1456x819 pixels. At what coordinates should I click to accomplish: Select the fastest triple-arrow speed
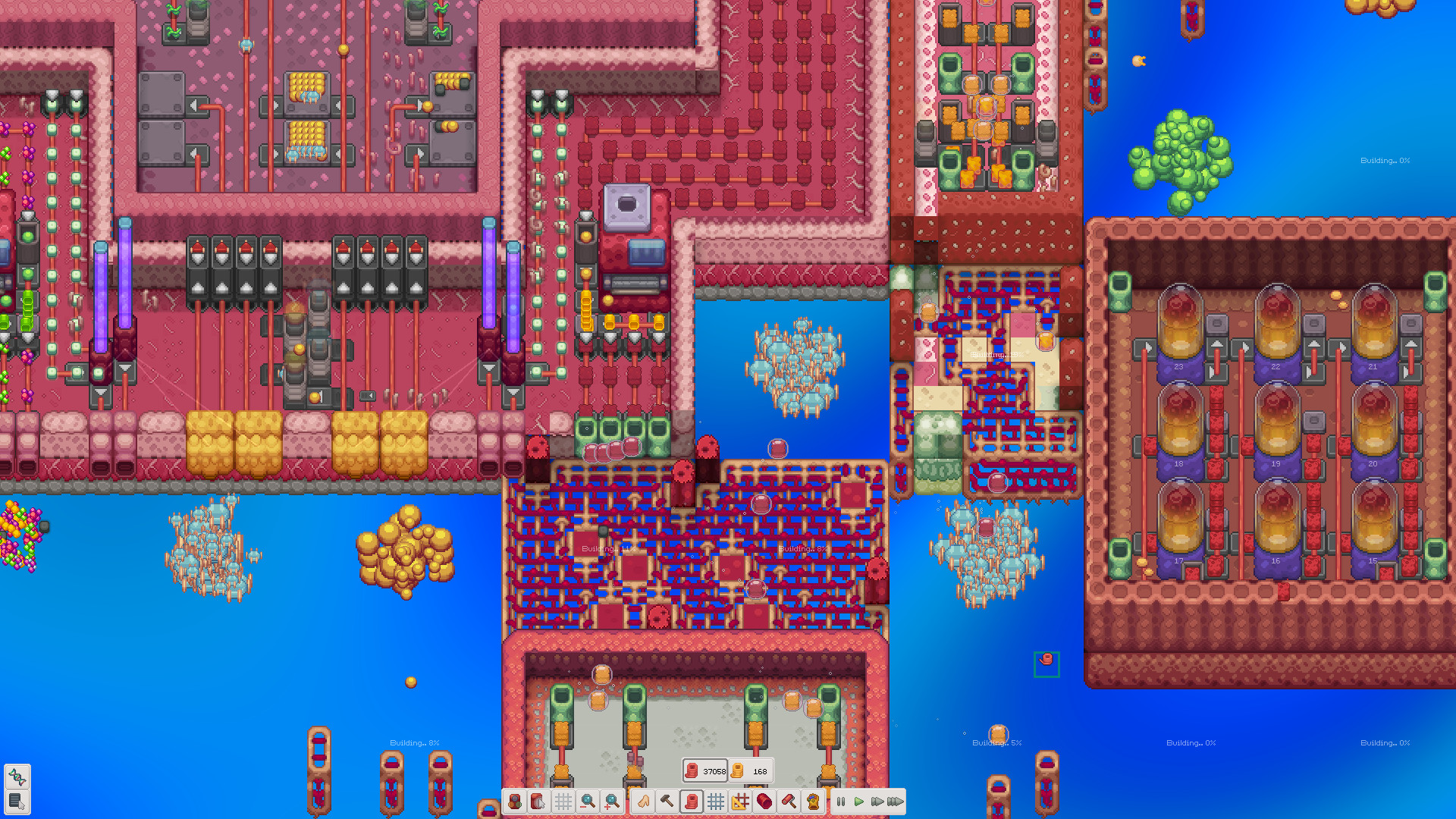click(897, 802)
